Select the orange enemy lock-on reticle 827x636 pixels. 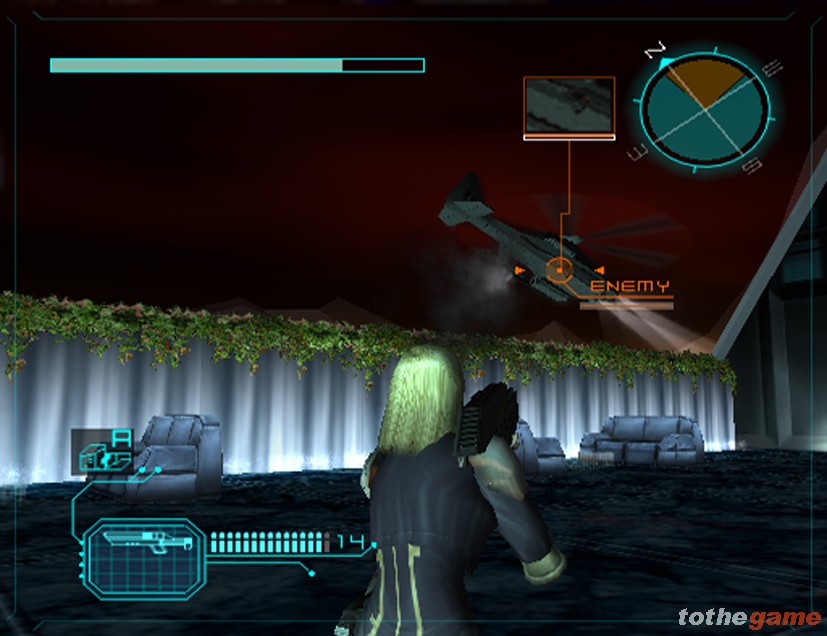pos(559,270)
